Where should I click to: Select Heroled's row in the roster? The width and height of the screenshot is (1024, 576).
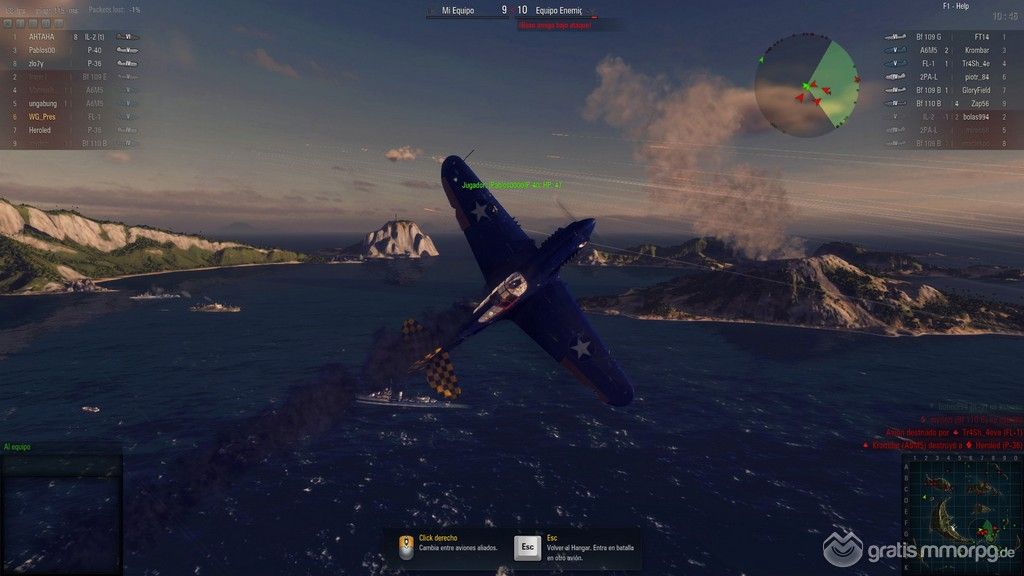[x=70, y=130]
